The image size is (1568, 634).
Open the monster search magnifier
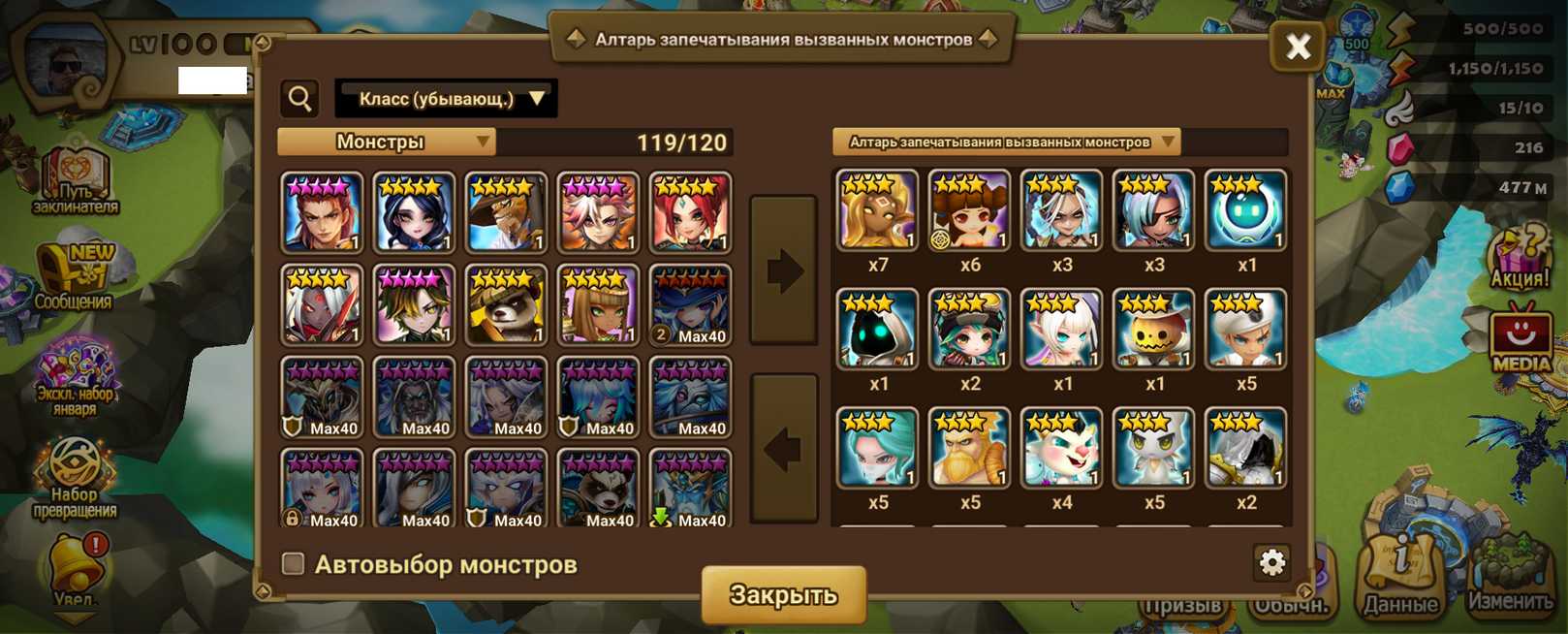point(300,98)
